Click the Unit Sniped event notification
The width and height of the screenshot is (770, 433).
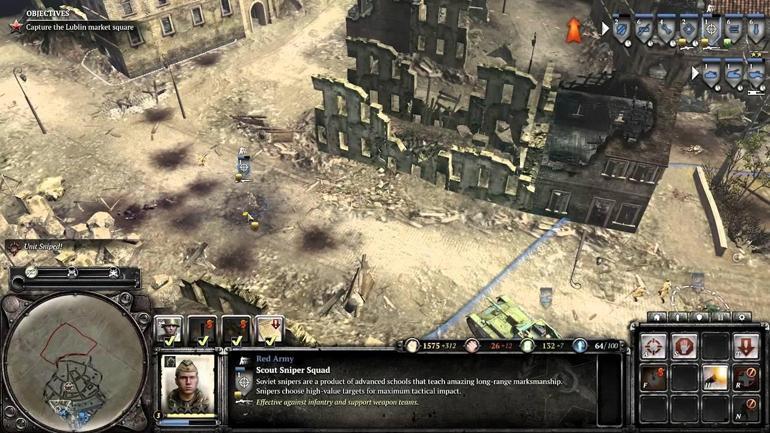[x=40, y=245]
